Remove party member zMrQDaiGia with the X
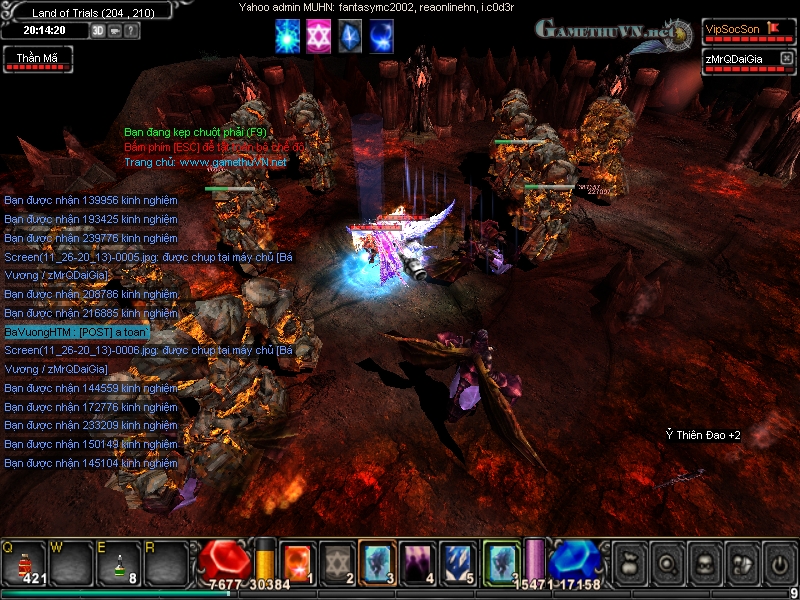 point(786,59)
